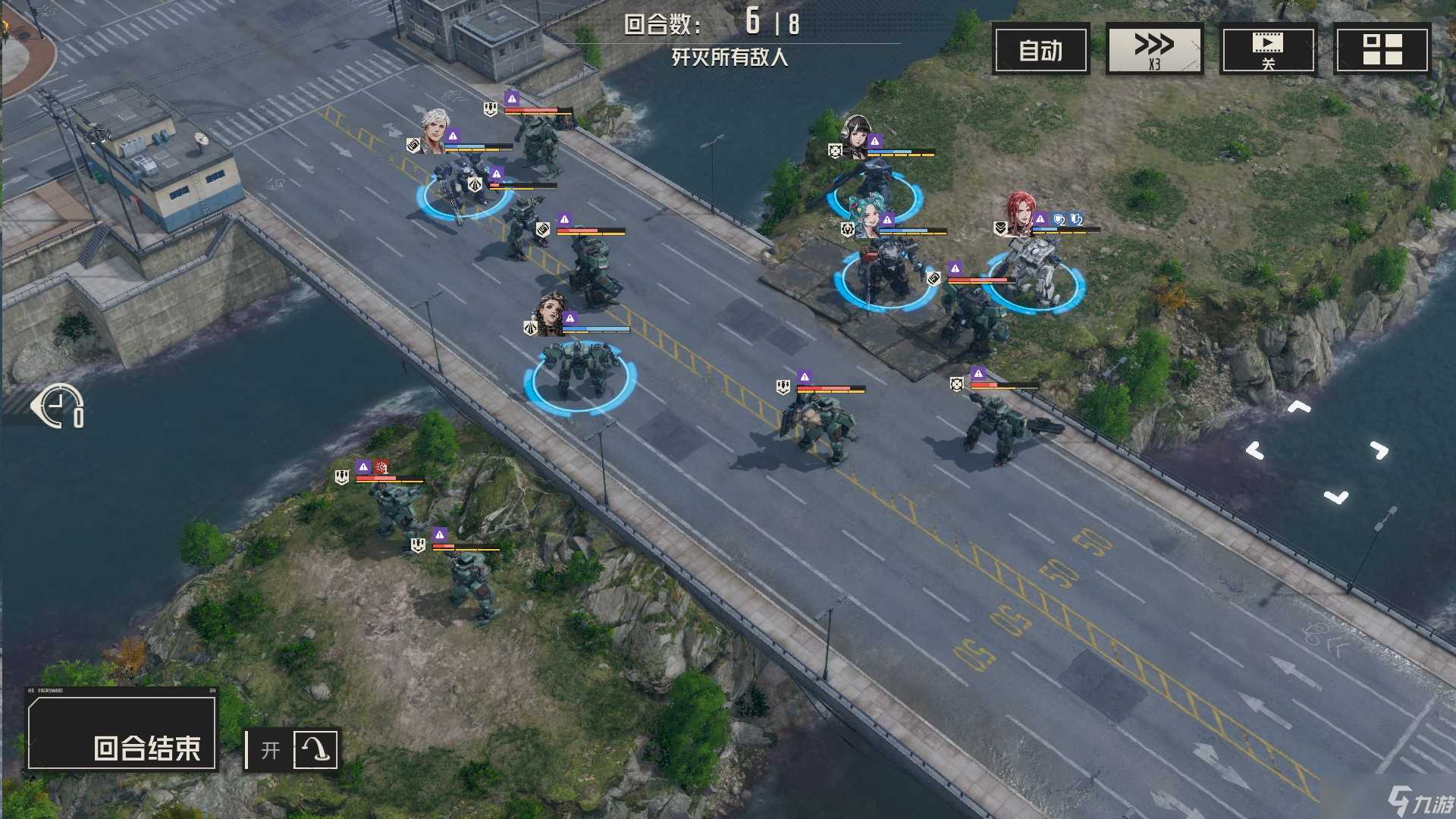1456x819 pixels.
Task: Click the clock timer icon on the left edge
Action: (57, 406)
